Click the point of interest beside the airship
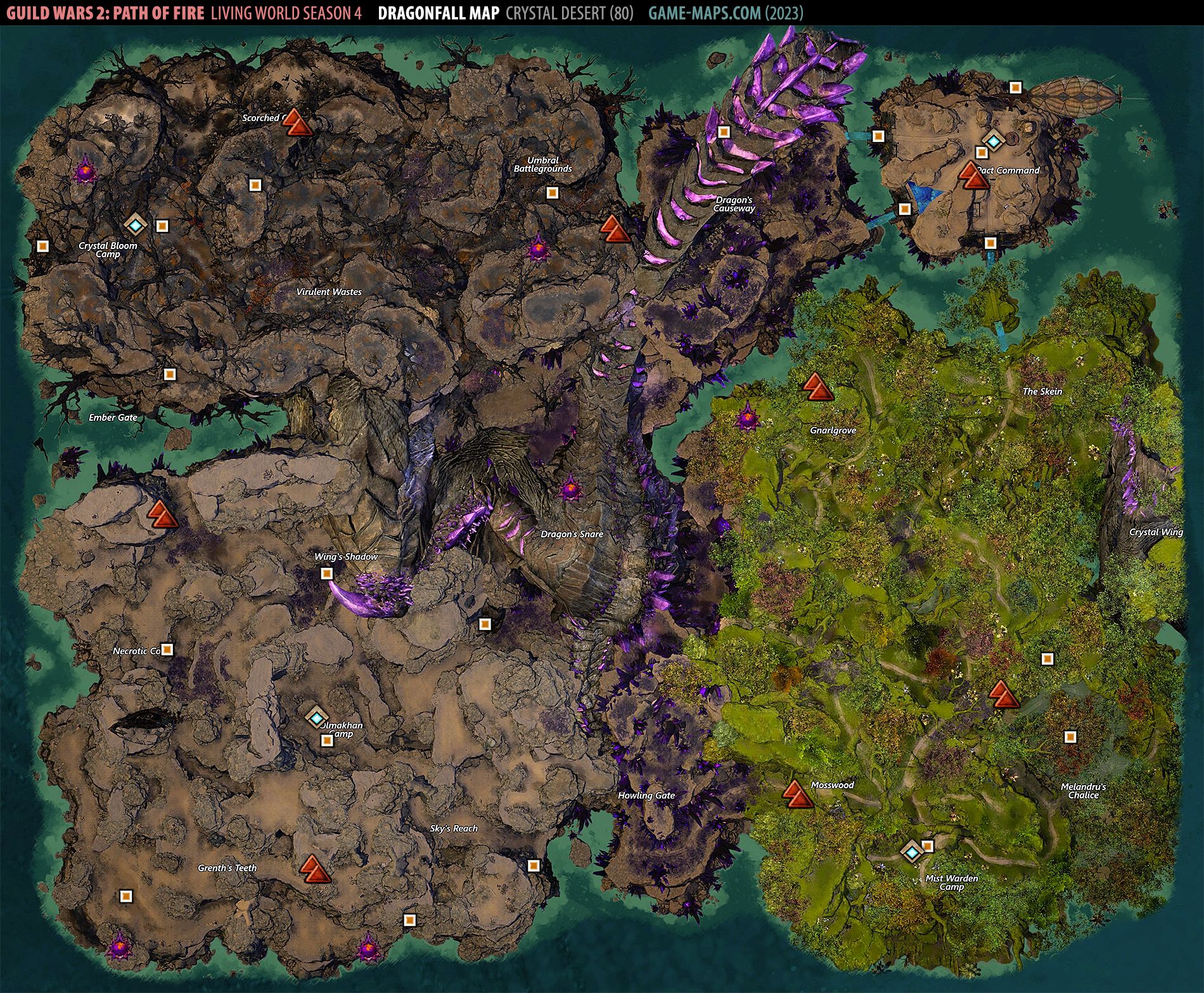The width and height of the screenshot is (1204, 993). point(1015,87)
